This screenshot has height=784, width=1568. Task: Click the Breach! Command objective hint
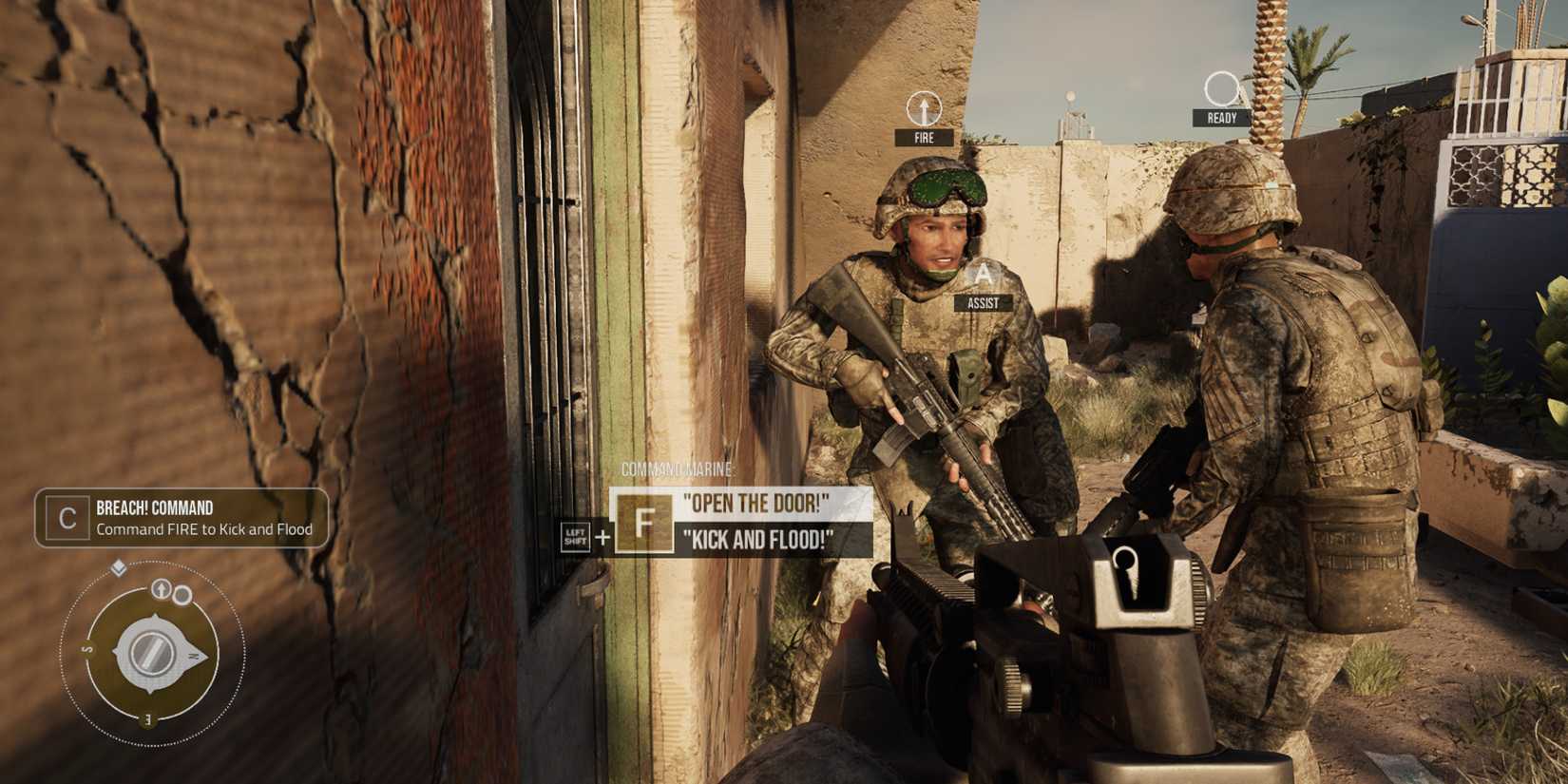click(182, 518)
